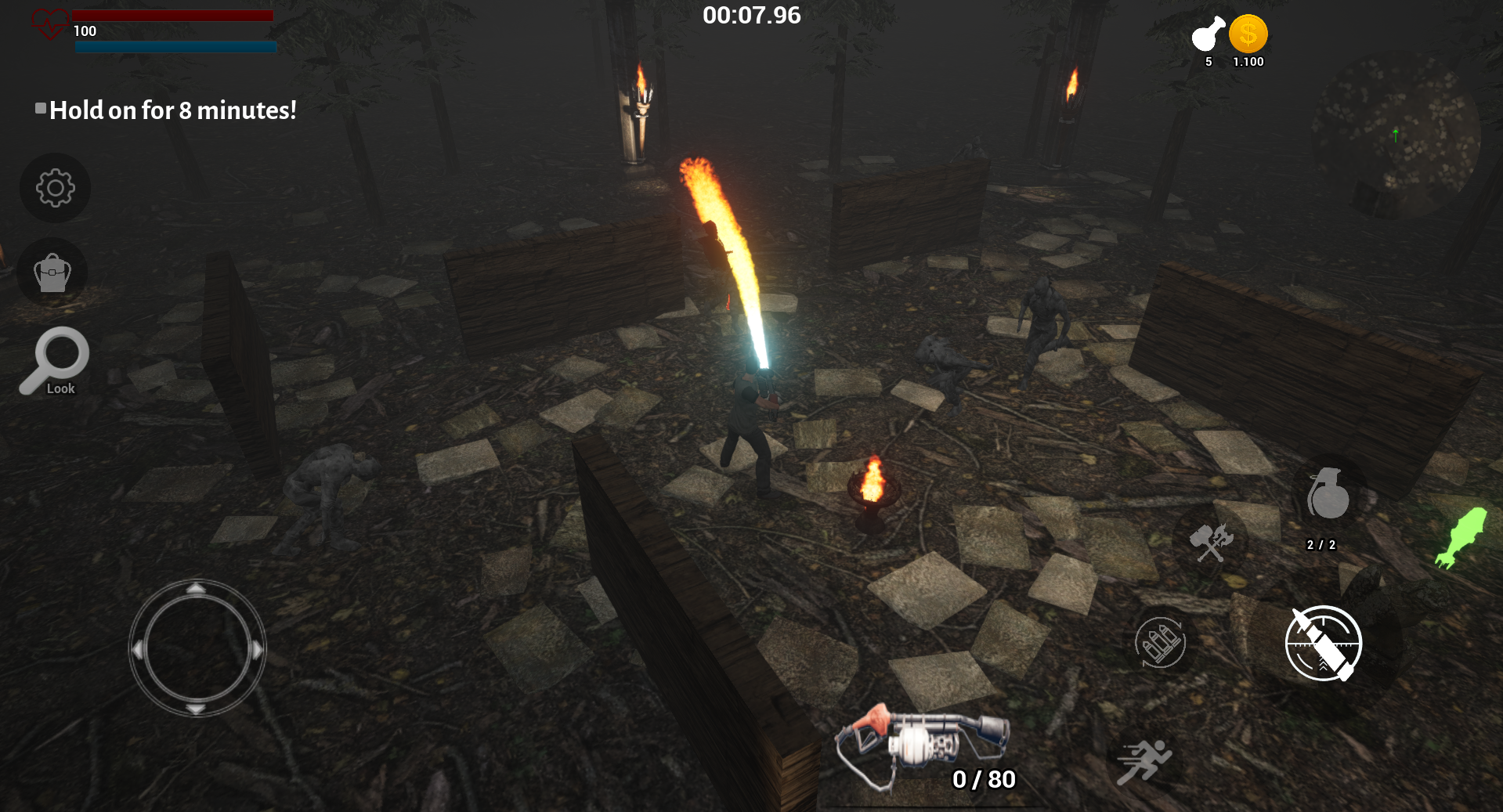
Task: Open the backpack inventory
Action: pyautogui.click(x=52, y=272)
